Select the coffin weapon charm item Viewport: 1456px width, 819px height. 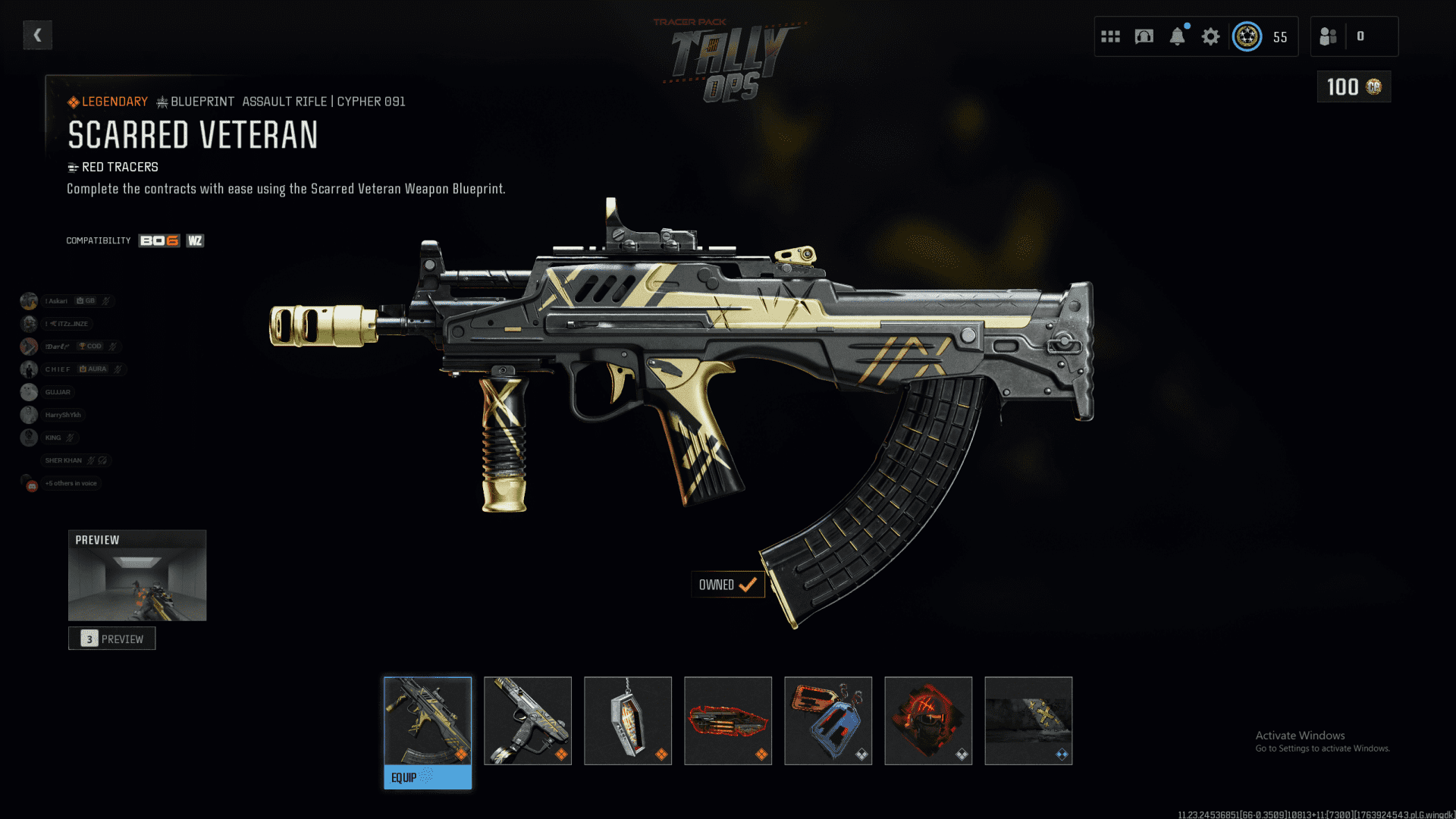pyautogui.click(x=628, y=720)
